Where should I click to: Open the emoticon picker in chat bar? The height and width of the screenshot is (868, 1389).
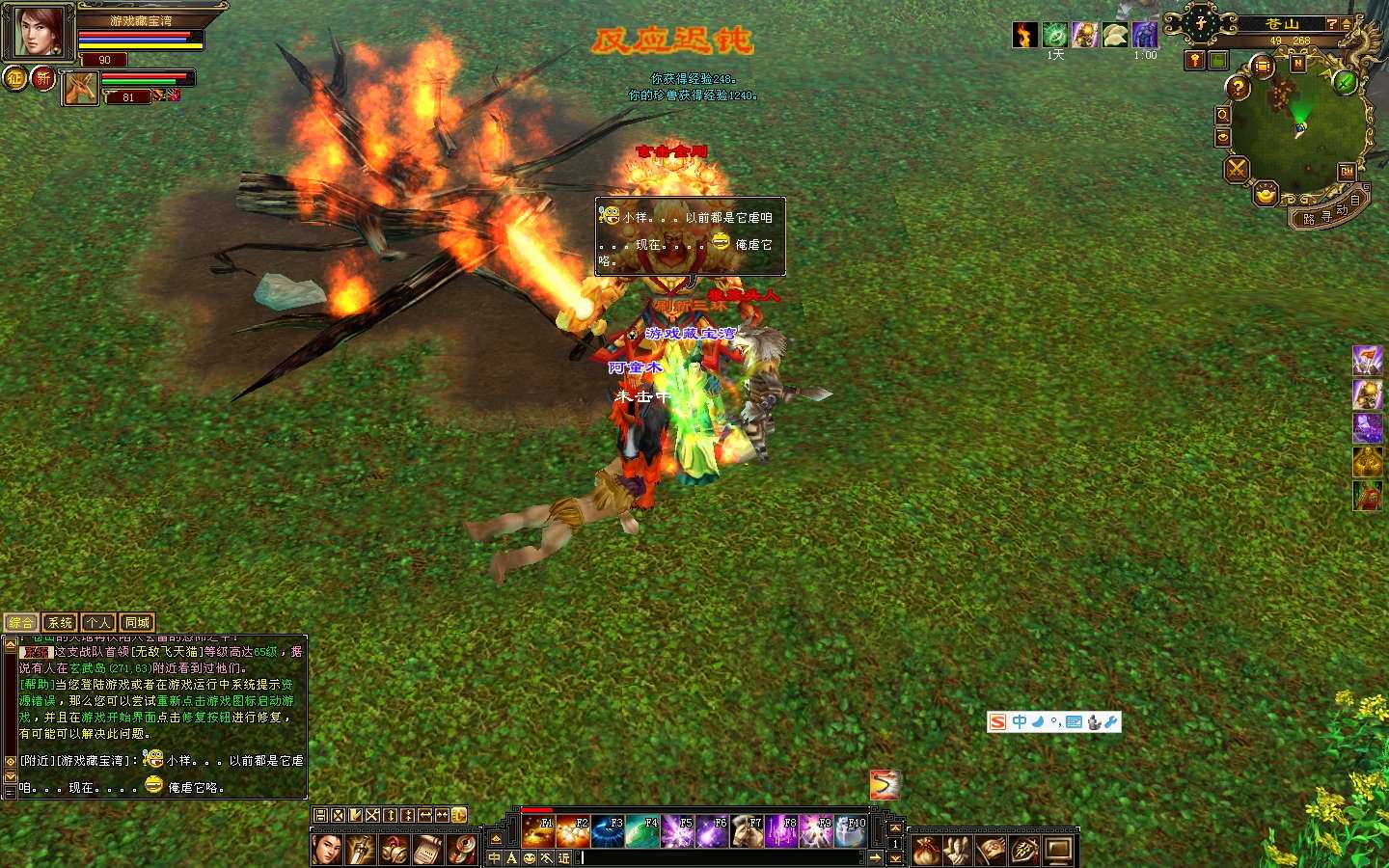(530, 857)
